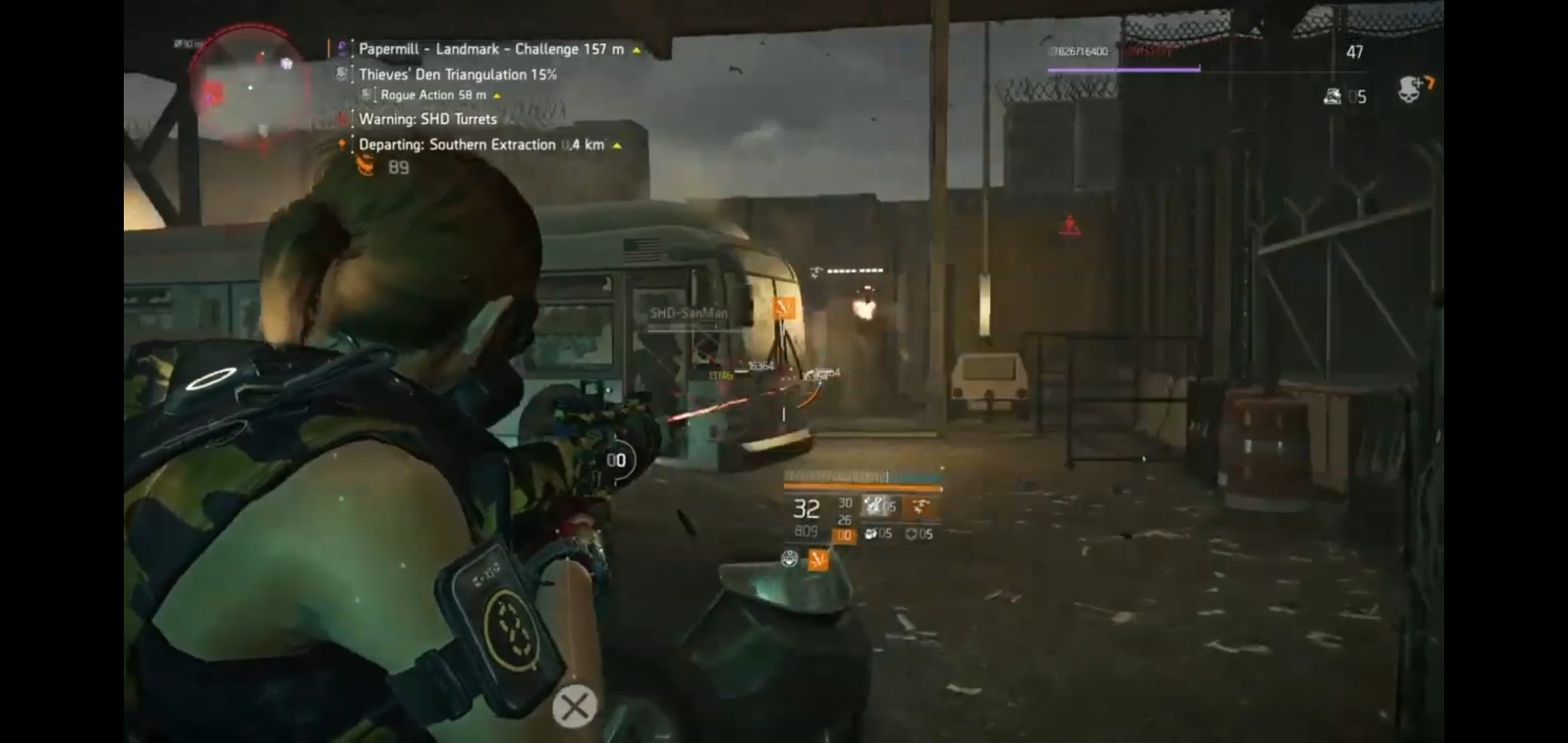Viewport: 1568px width, 743px height.
Task: Select the white skill icon near the ammo counter
Action: (x=874, y=505)
